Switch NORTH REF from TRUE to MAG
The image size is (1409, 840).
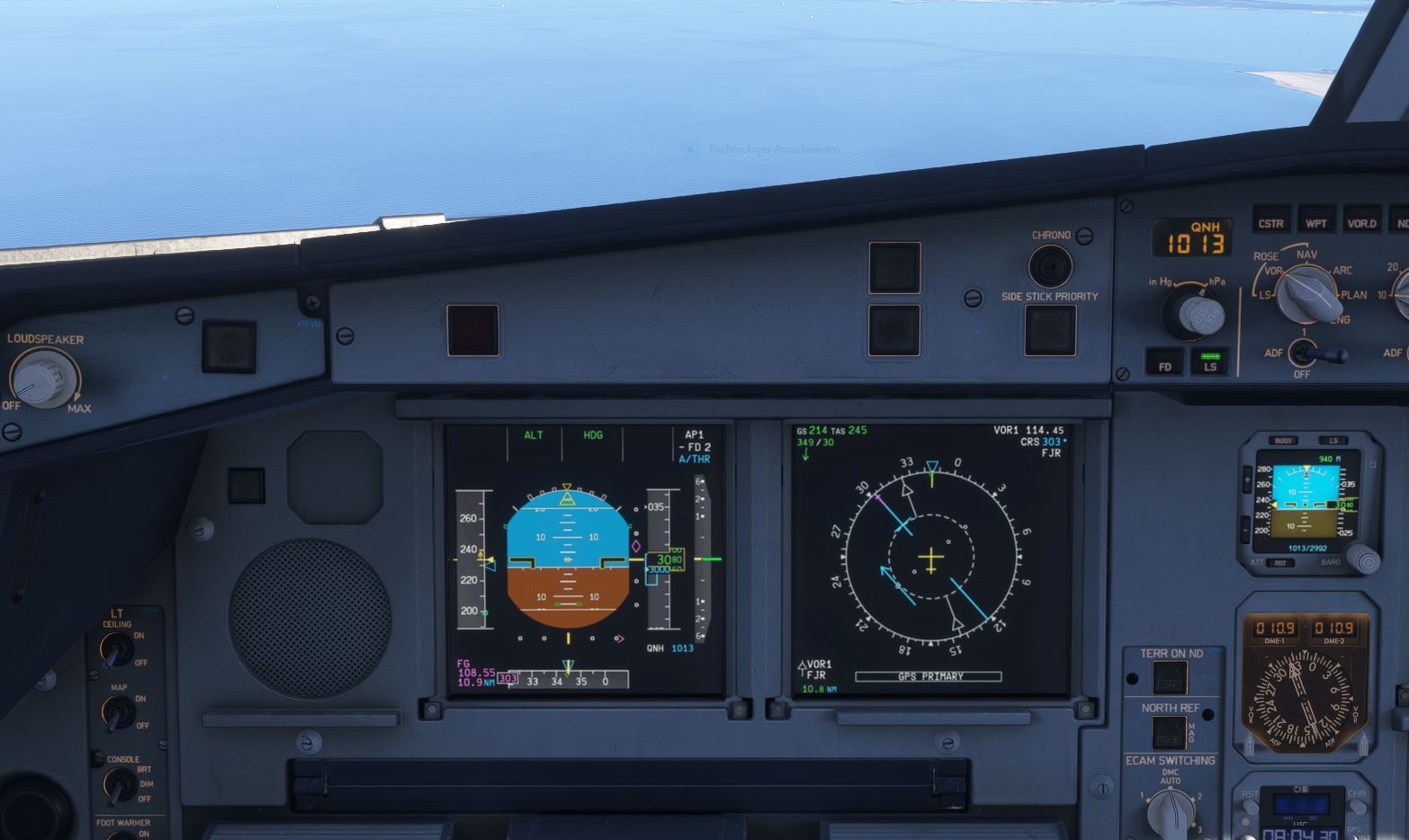point(1168,730)
